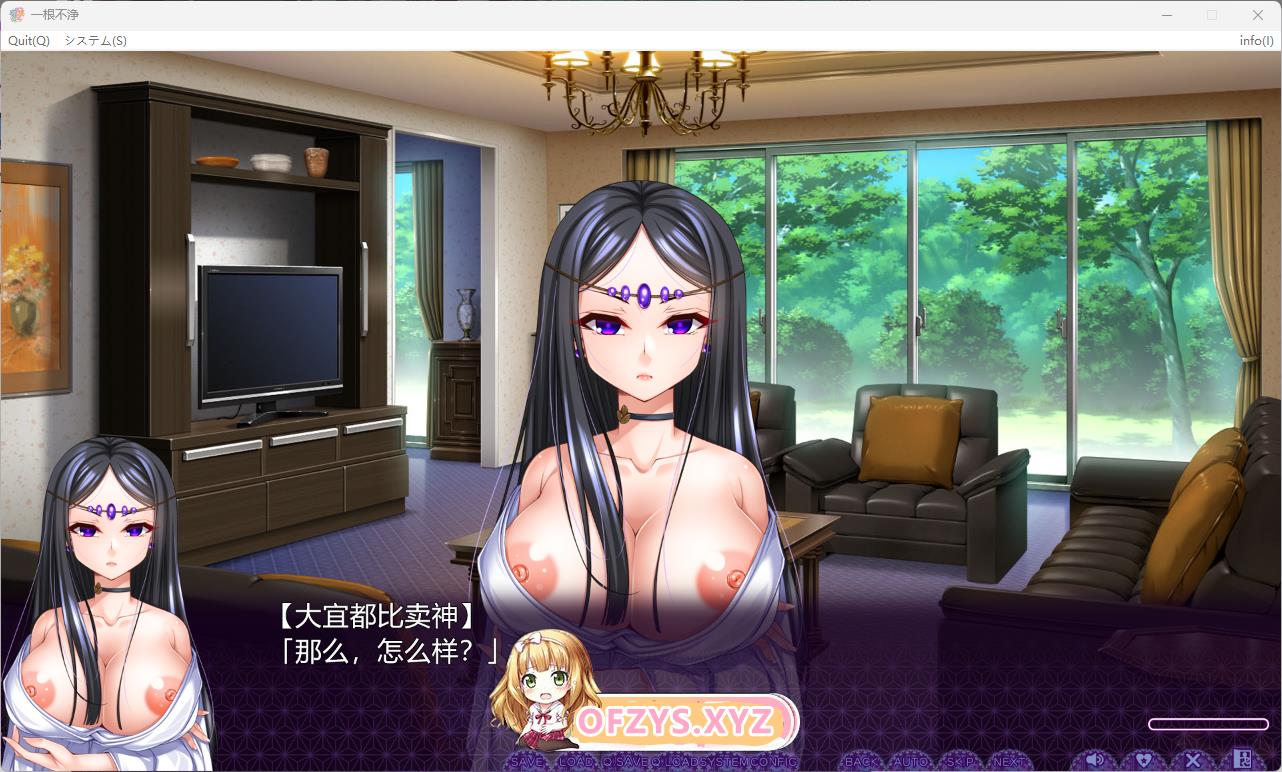Activate SKIP mode

pos(960,761)
